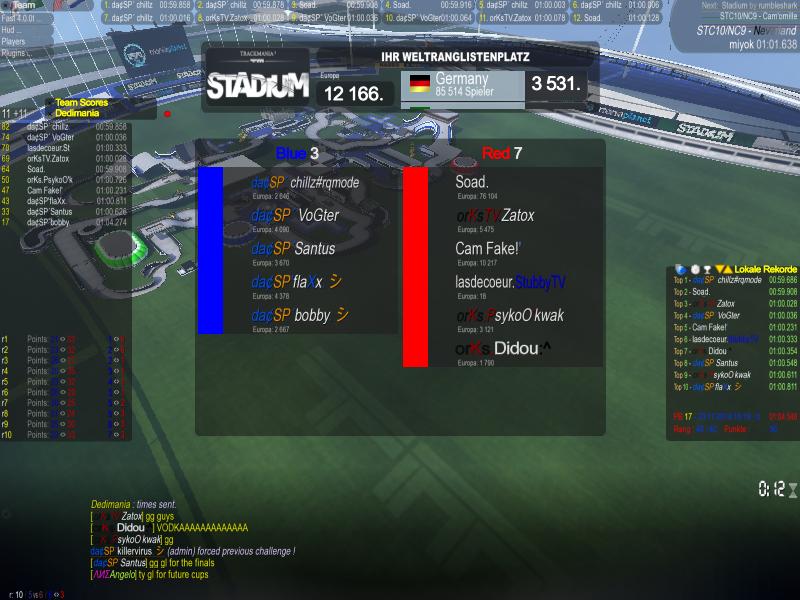Open the Players menu entry

tap(14, 42)
